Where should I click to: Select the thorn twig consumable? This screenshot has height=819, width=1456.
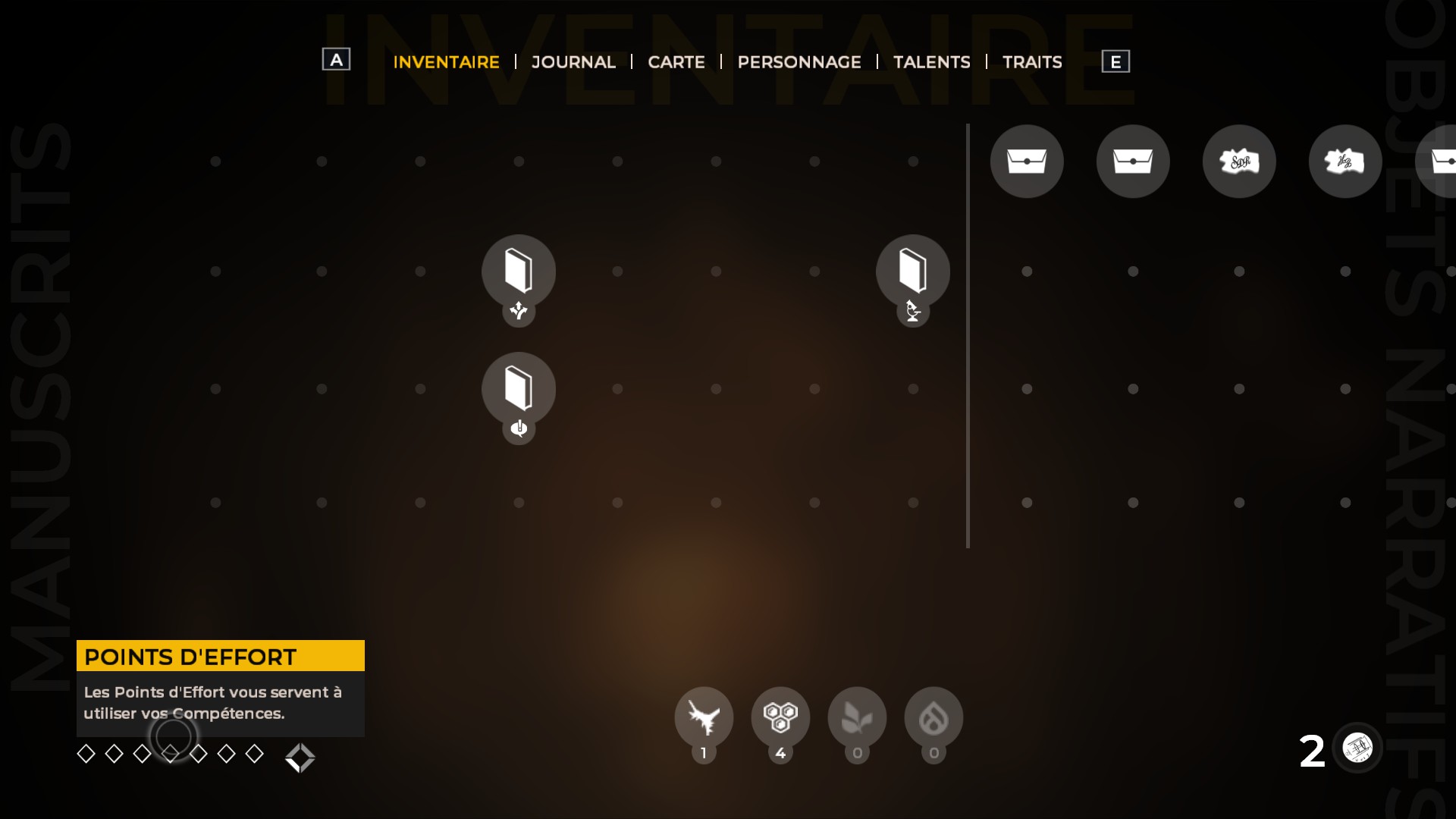tap(704, 717)
